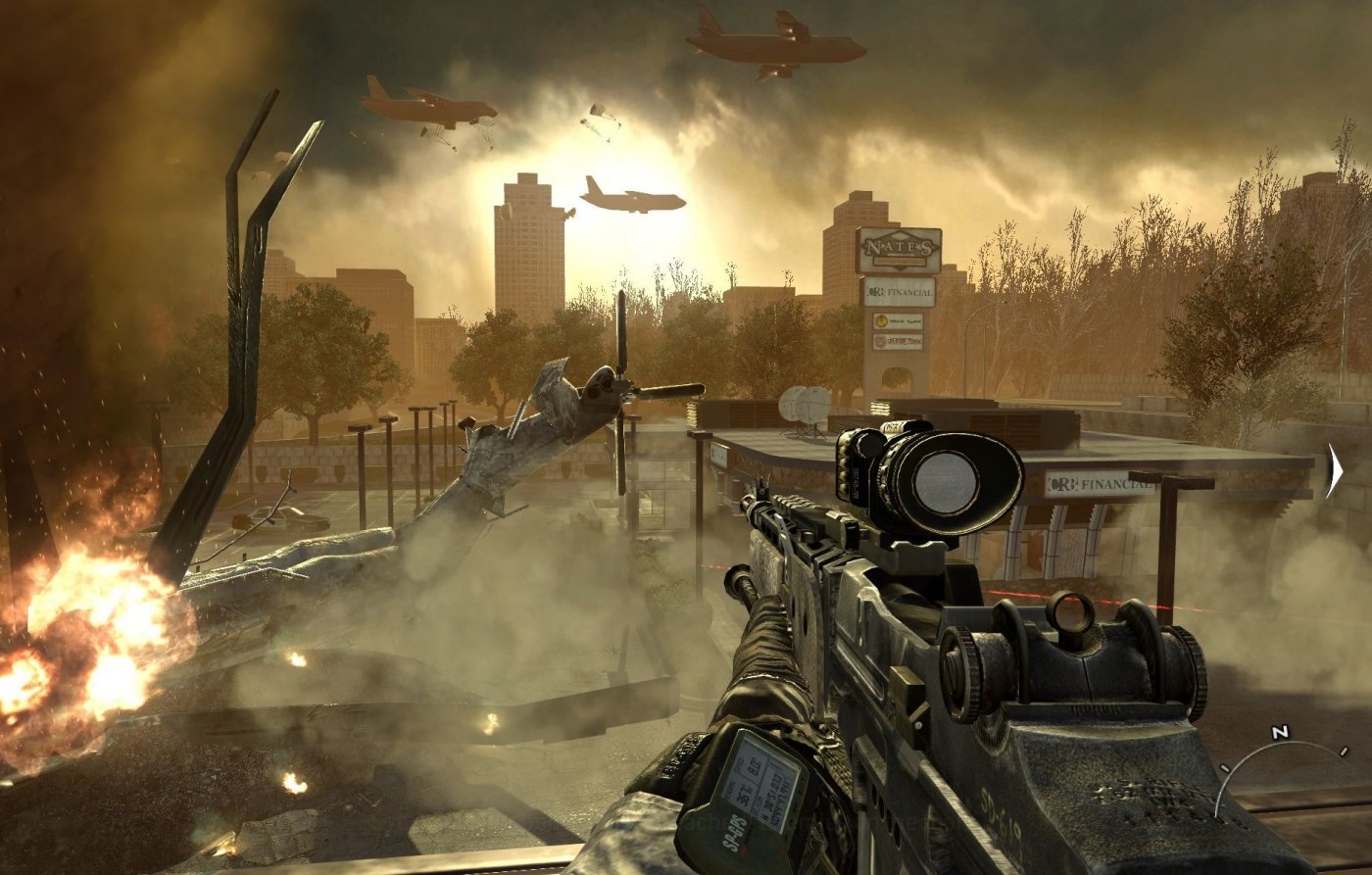The height and width of the screenshot is (875, 1372).
Task: Click the white arrow at the right edge
Action: (1334, 470)
